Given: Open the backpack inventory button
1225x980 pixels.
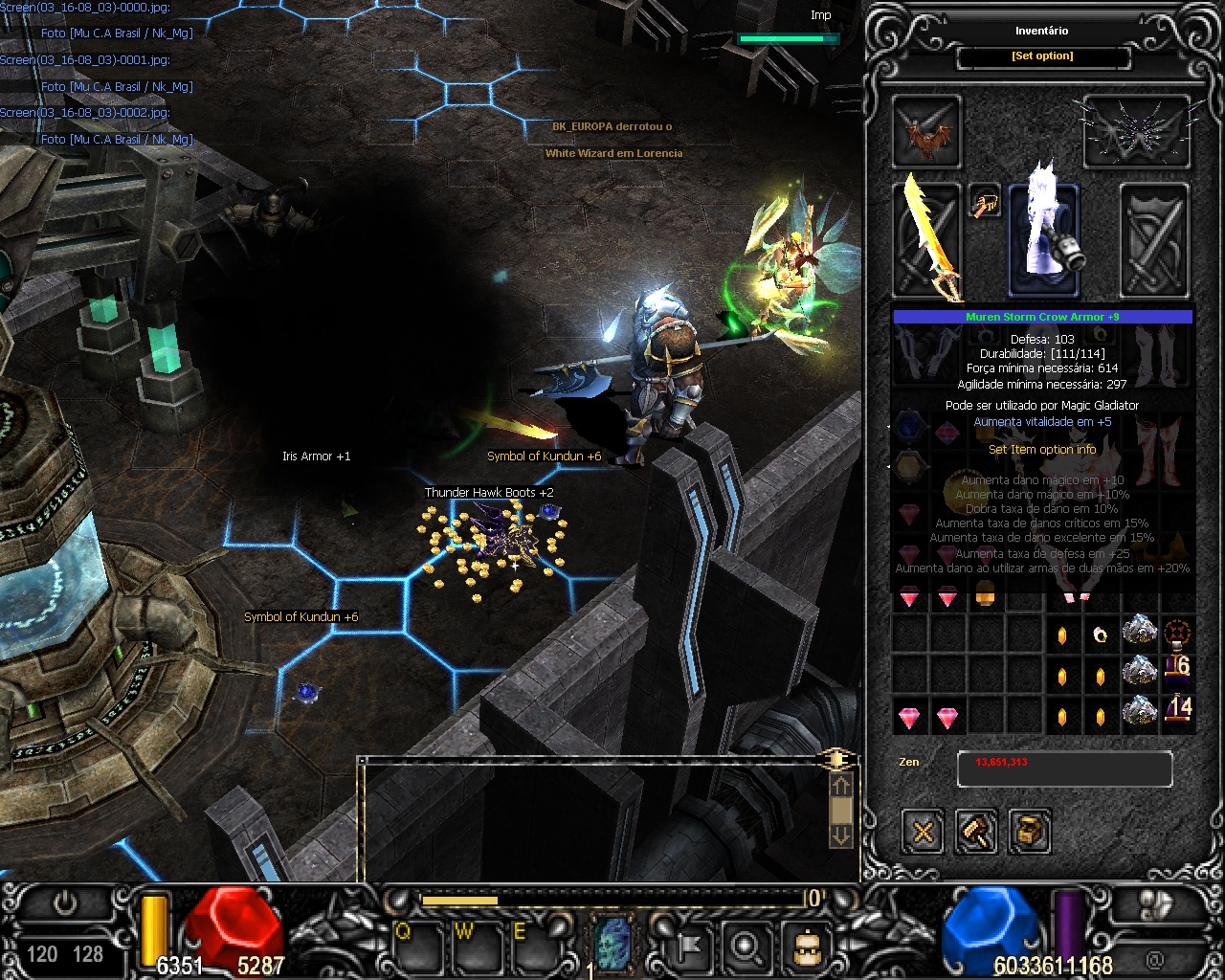Looking at the screenshot, I should pyautogui.click(x=804, y=946).
